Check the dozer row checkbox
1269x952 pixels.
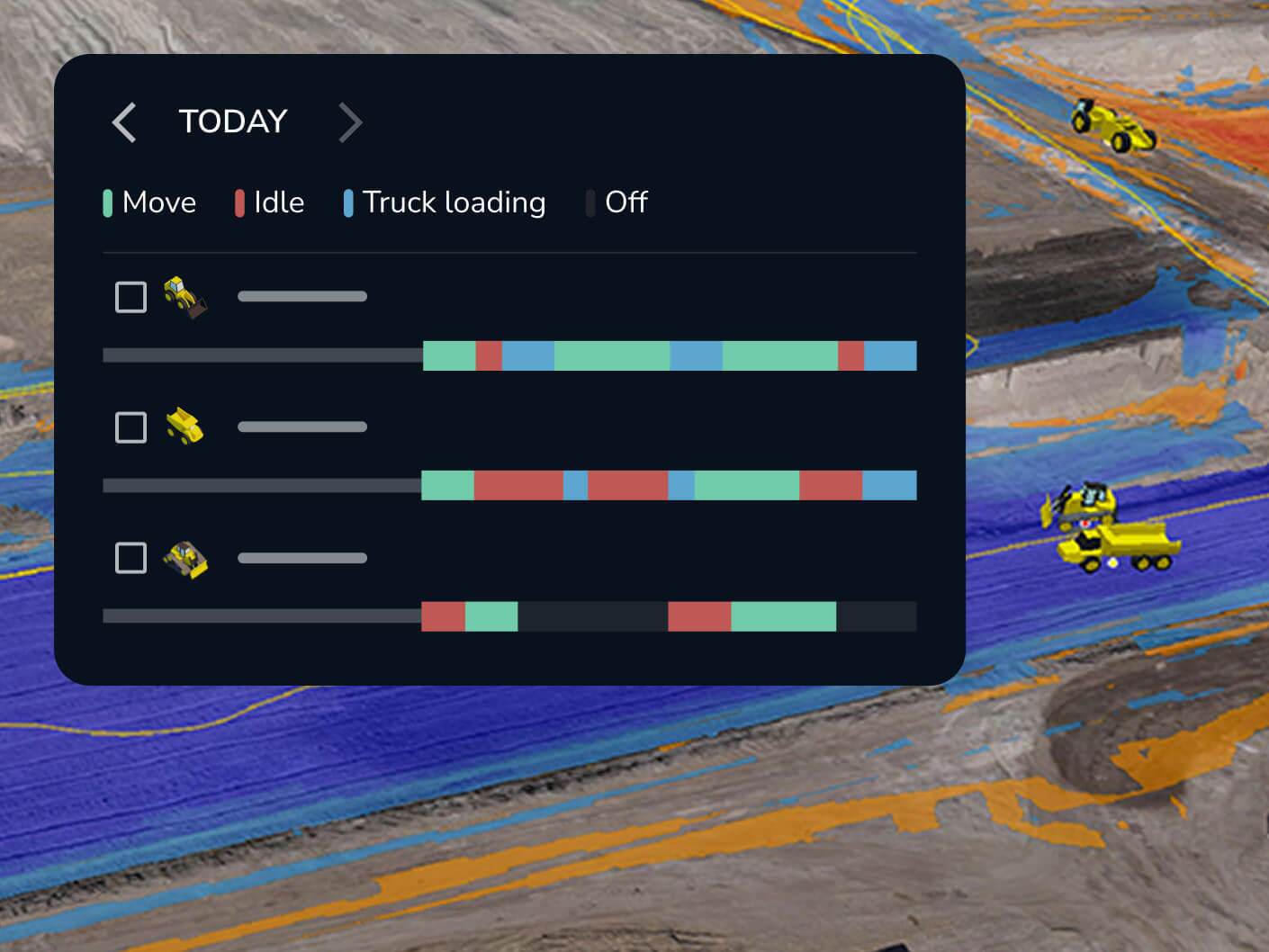pyautogui.click(x=130, y=558)
